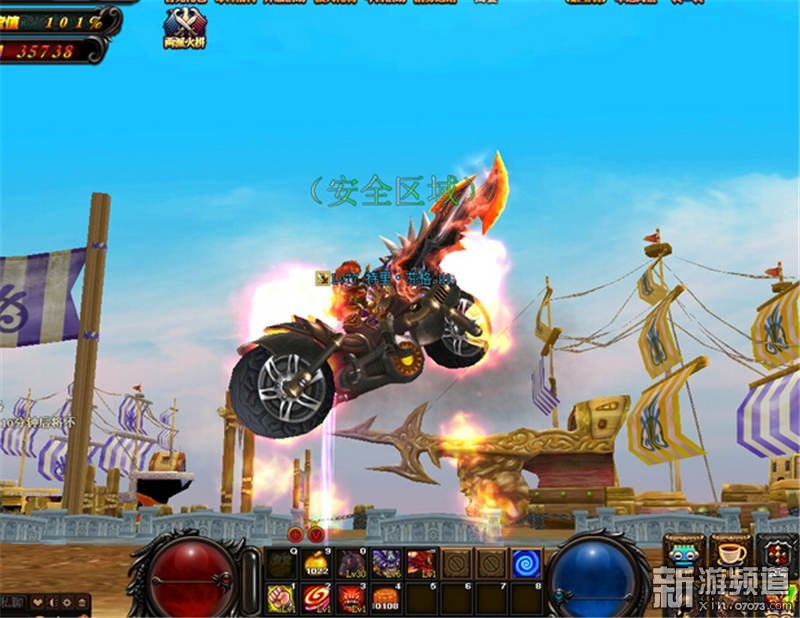Open the teal robot face menu button
The height and width of the screenshot is (618, 800).
[685, 554]
